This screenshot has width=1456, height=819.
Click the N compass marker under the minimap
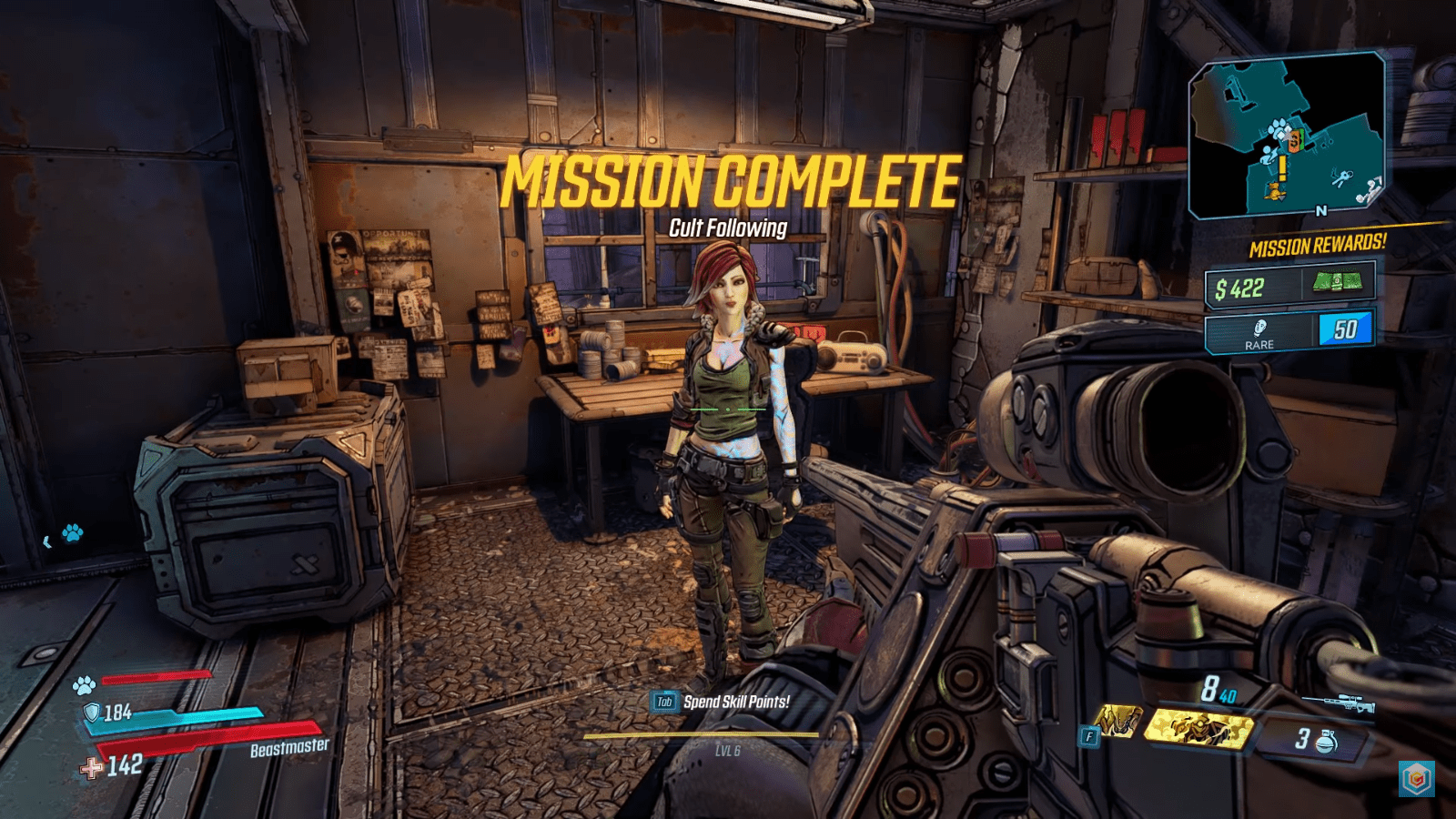[1319, 211]
